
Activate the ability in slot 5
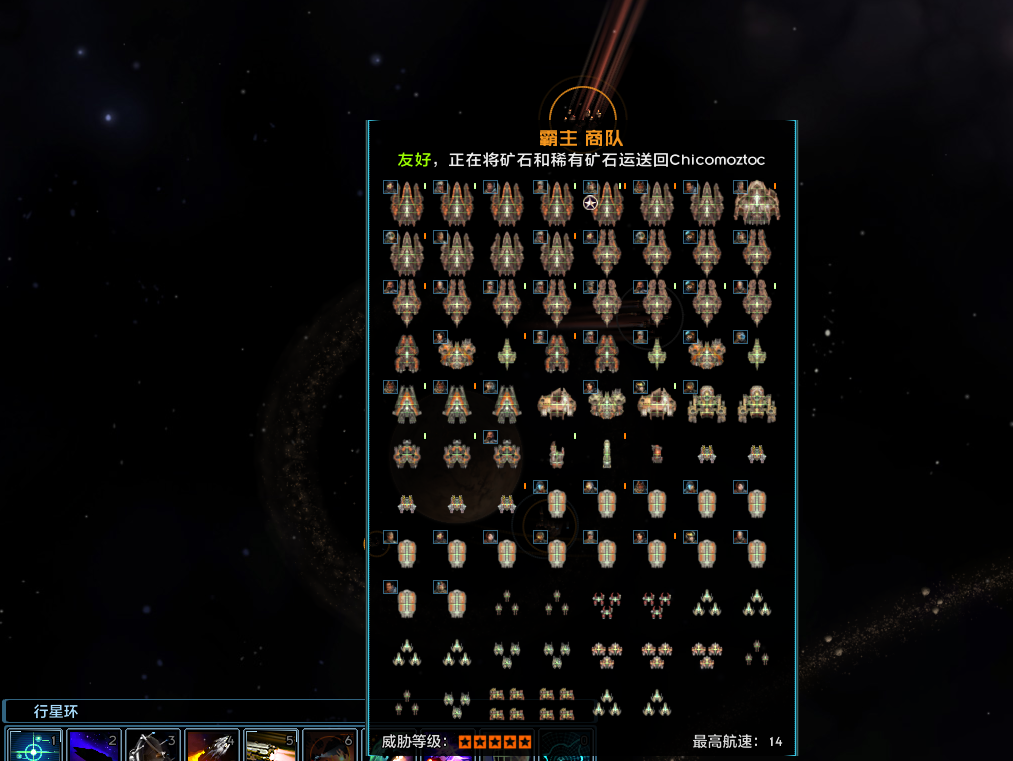[x=271, y=746]
